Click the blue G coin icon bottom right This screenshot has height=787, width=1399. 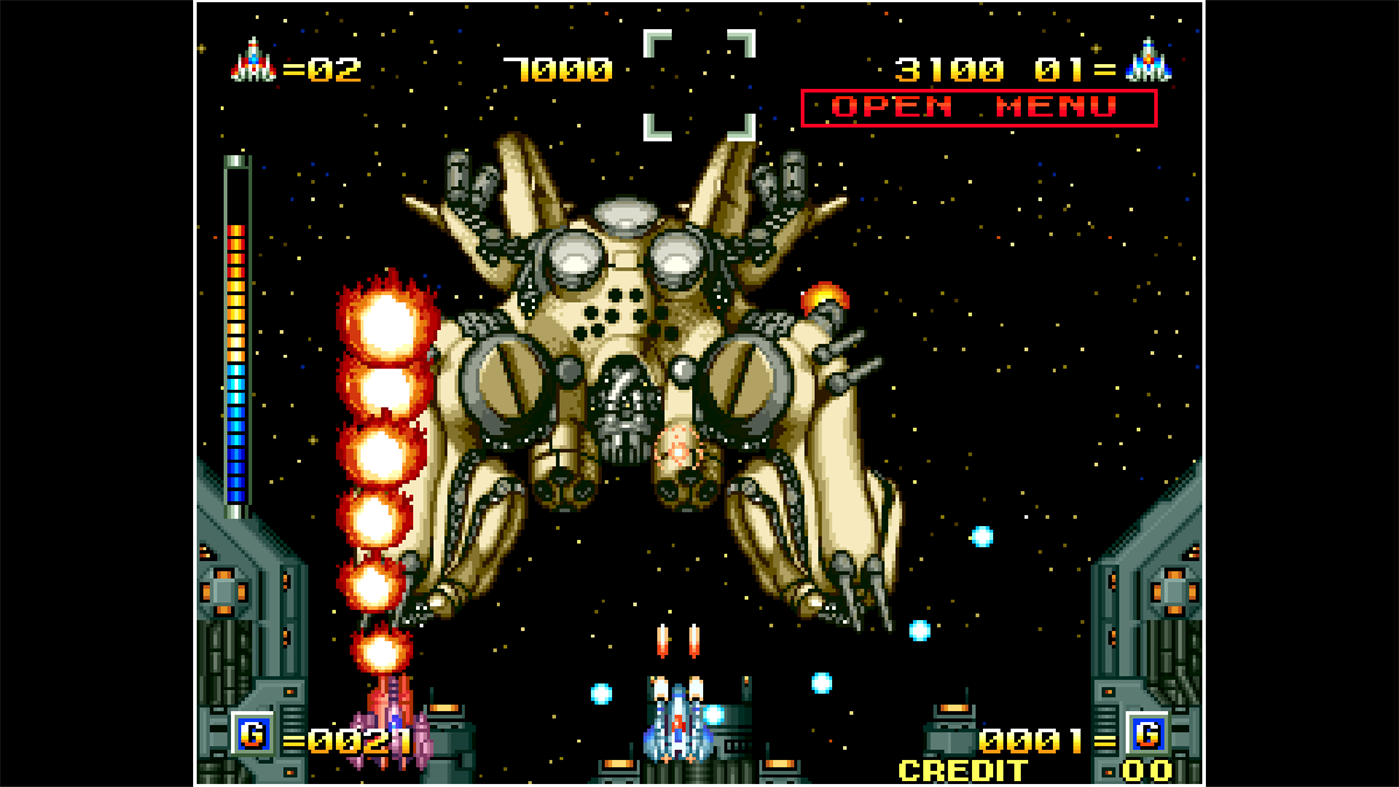(1148, 733)
